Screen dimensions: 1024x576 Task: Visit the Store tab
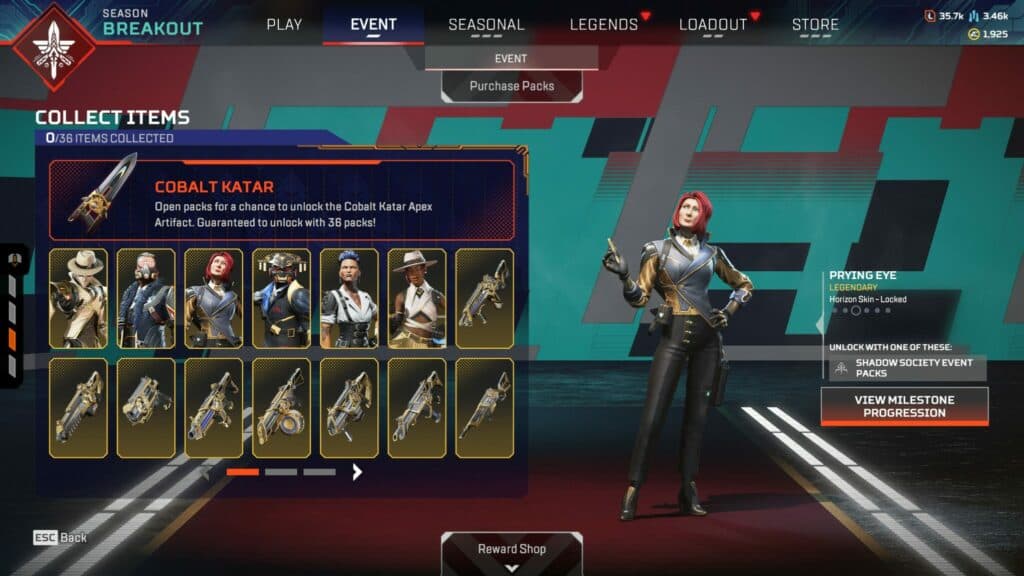(x=815, y=24)
